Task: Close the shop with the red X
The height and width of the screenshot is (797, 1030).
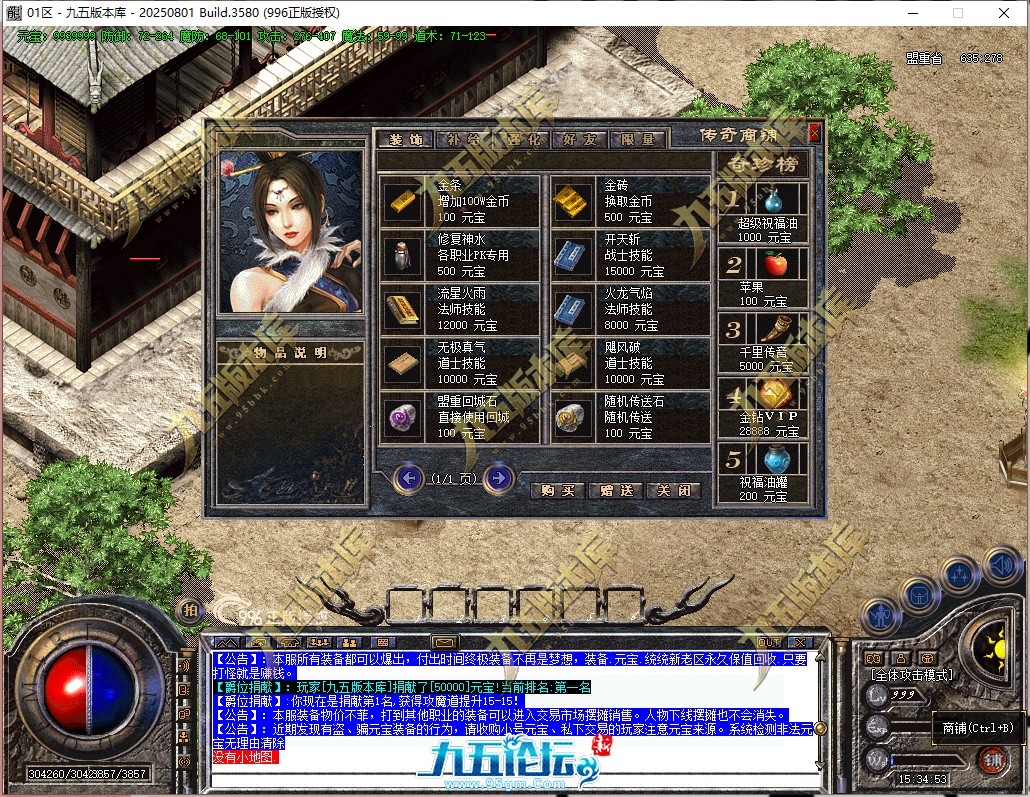Action: point(814,132)
